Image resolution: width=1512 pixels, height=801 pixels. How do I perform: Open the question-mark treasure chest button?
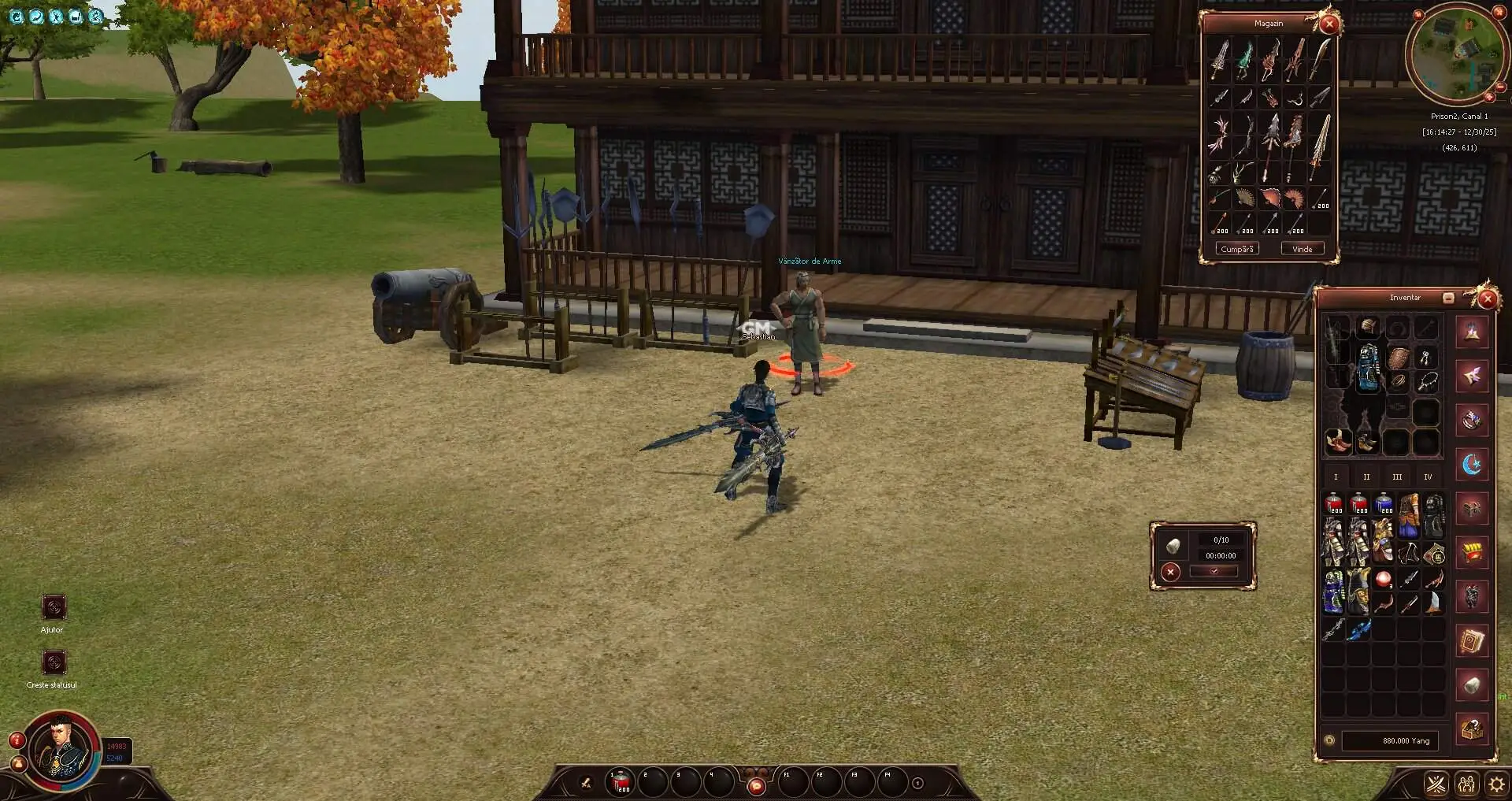pyautogui.click(x=1472, y=729)
